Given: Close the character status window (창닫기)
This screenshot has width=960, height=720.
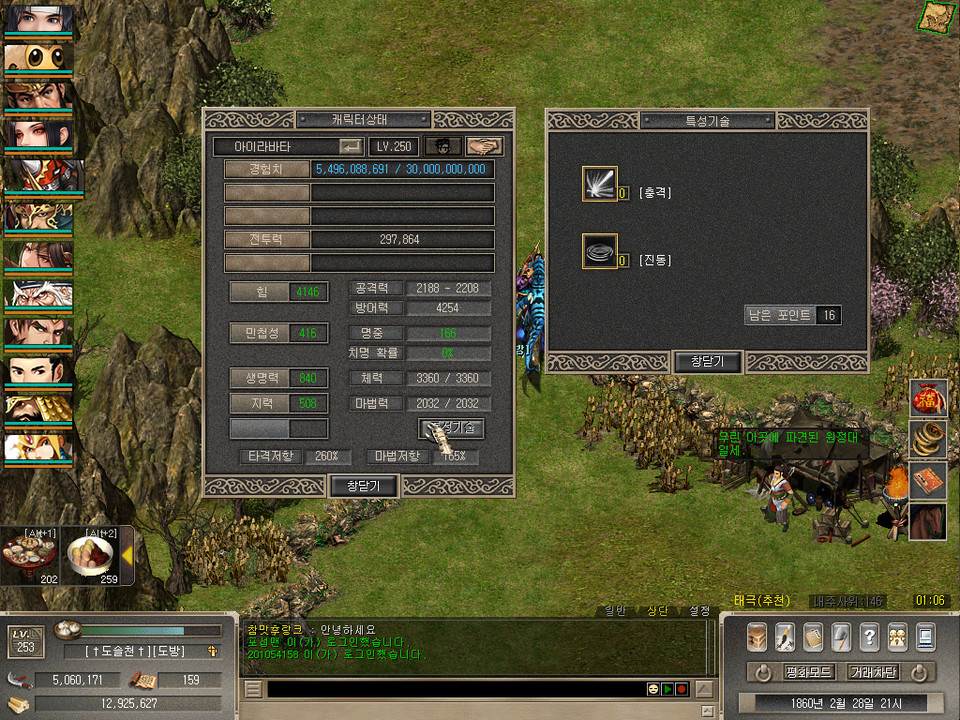Looking at the screenshot, I should click(x=364, y=486).
